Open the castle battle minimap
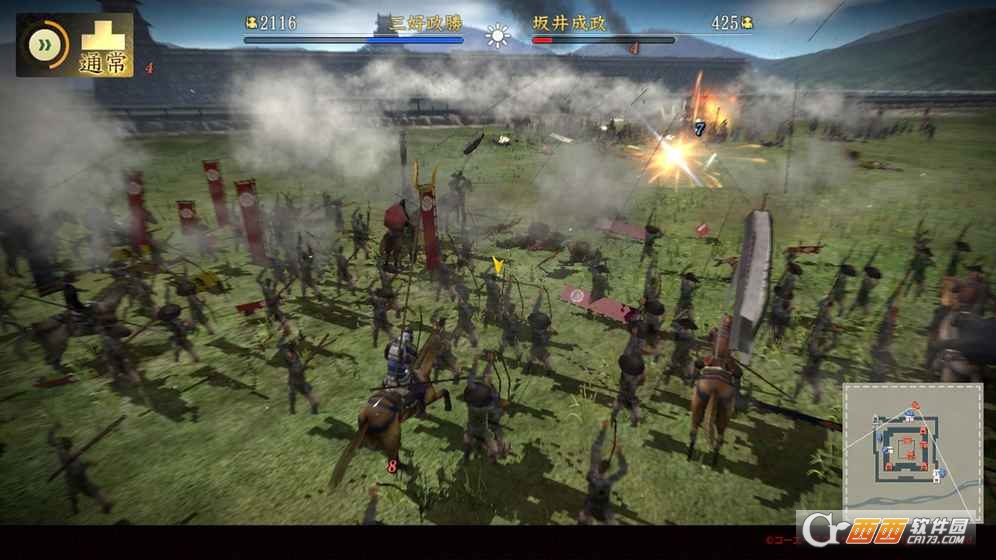This screenshot has height=560, width=996. tap(911, 449)
